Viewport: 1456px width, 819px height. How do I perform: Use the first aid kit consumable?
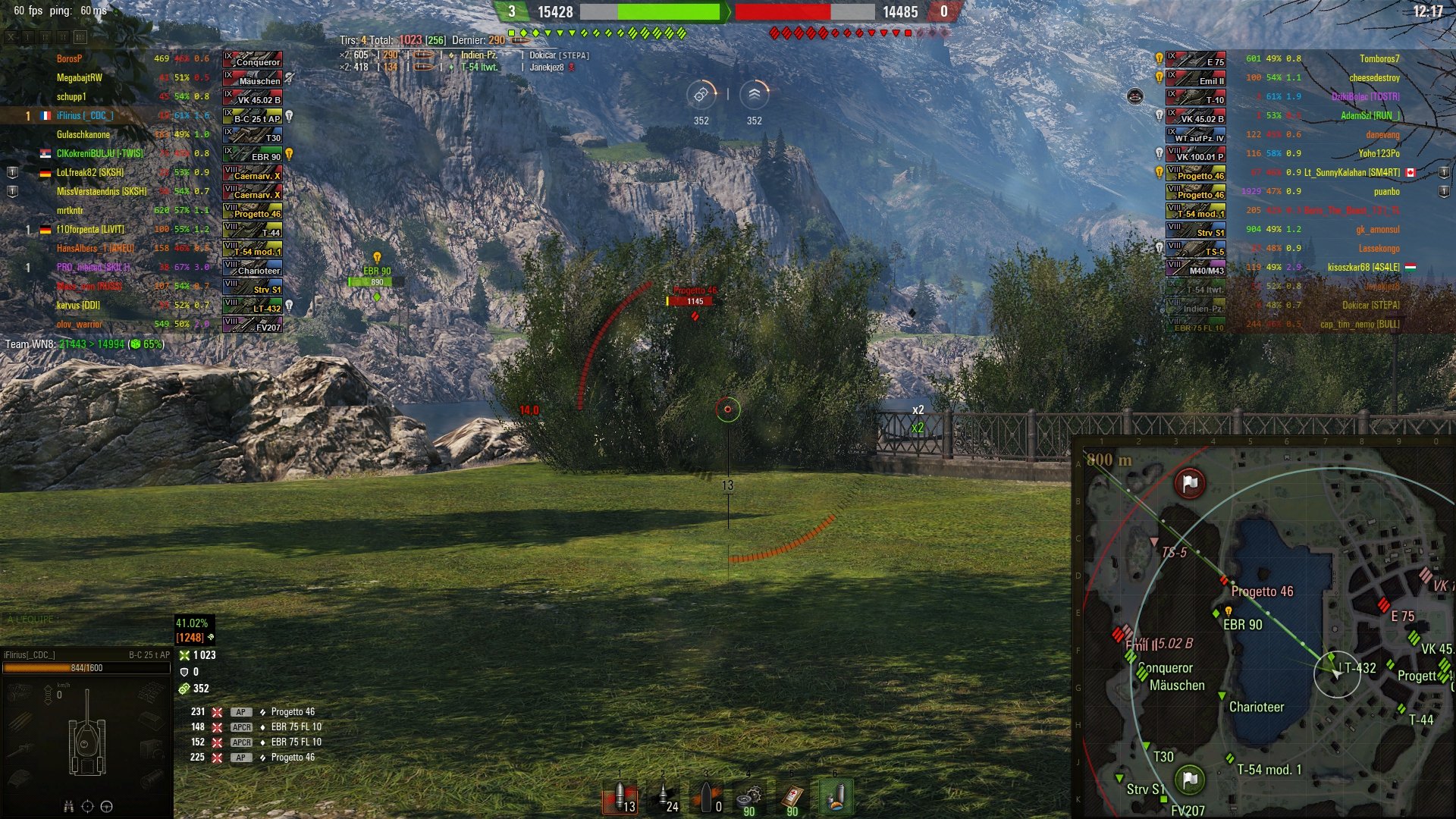[792, 798]
